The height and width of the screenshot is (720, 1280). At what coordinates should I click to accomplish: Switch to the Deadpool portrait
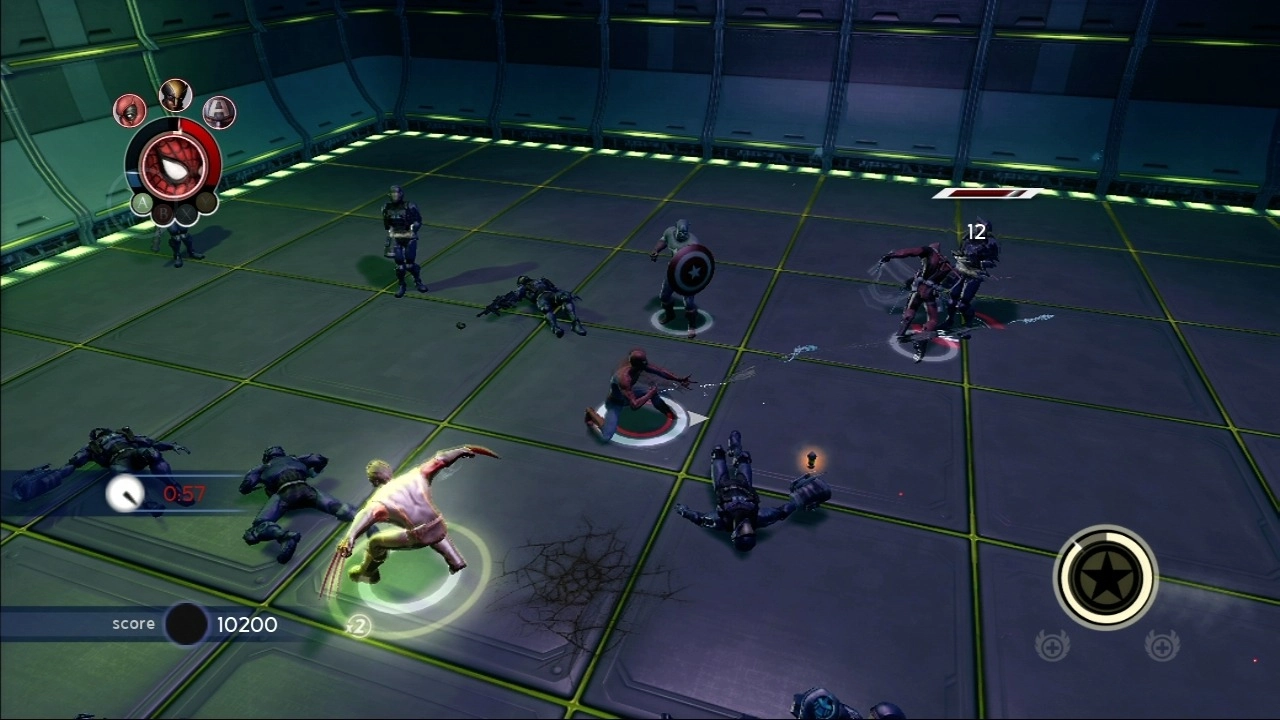[130, 110]
